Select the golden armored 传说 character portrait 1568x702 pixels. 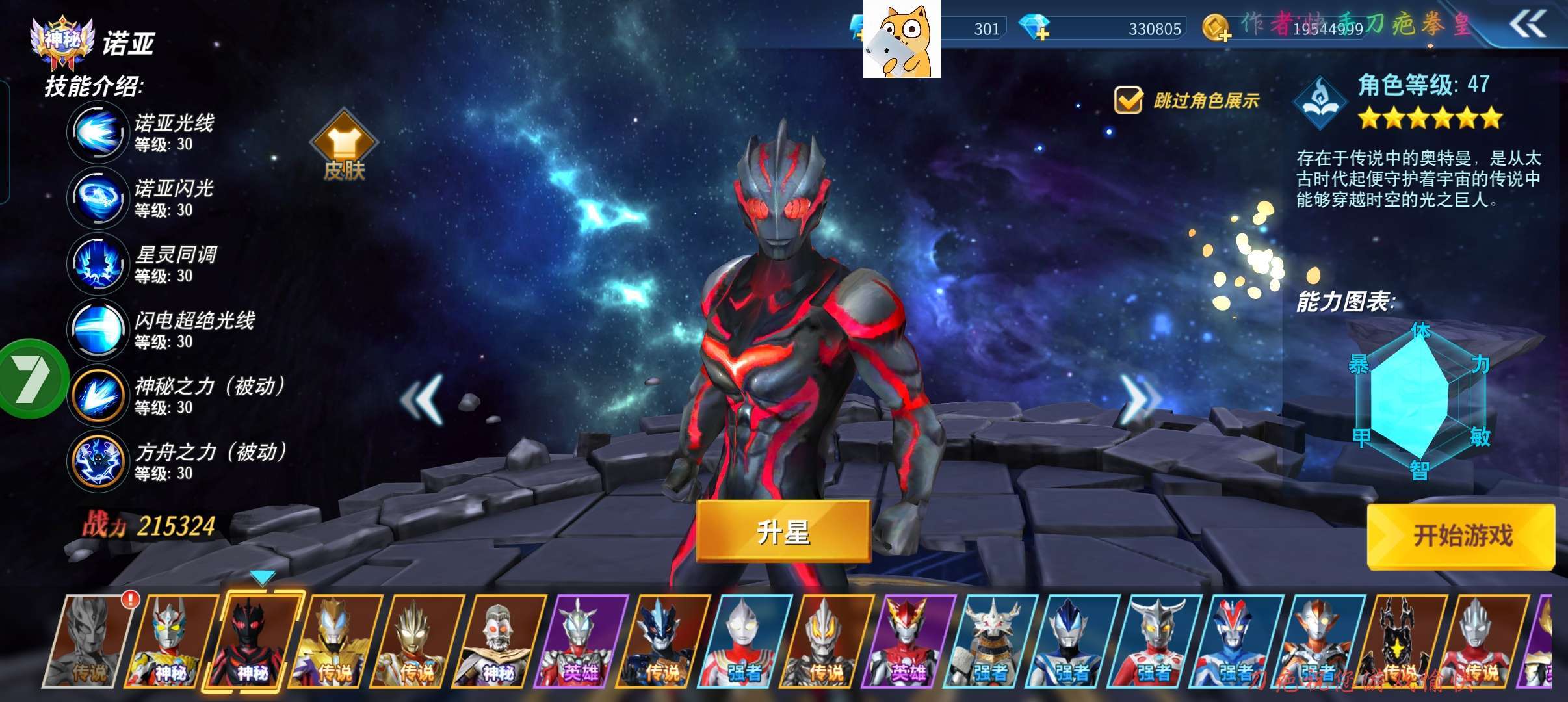tap(335, 642)
